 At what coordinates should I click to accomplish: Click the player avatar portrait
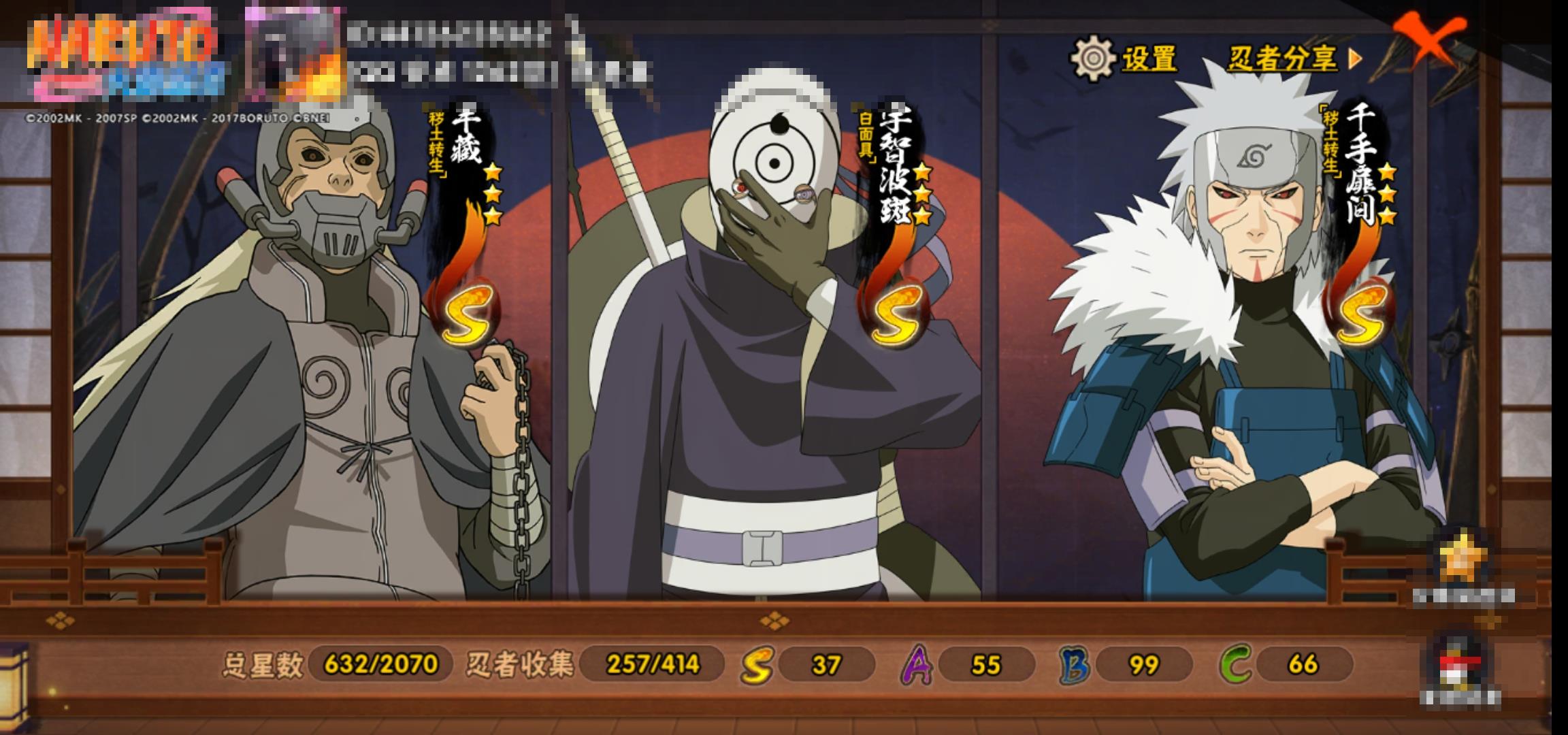coord(294,51)
